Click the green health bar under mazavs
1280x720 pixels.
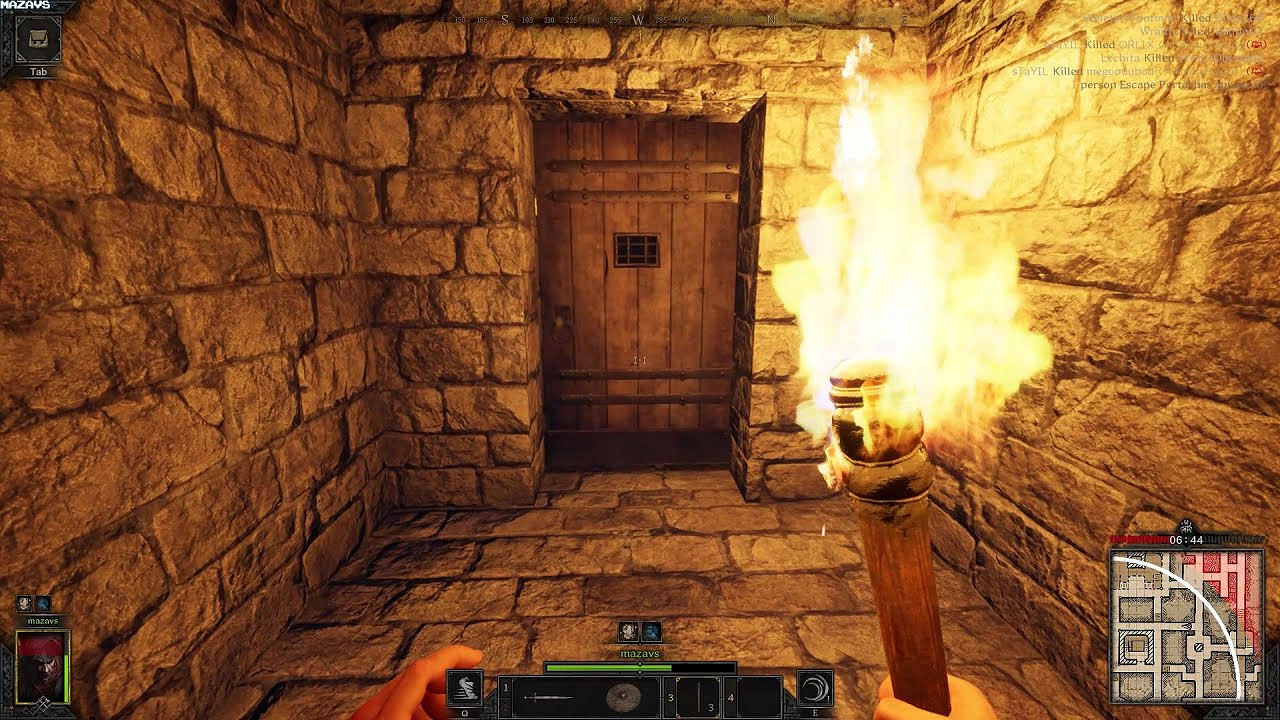coord(610,666)
